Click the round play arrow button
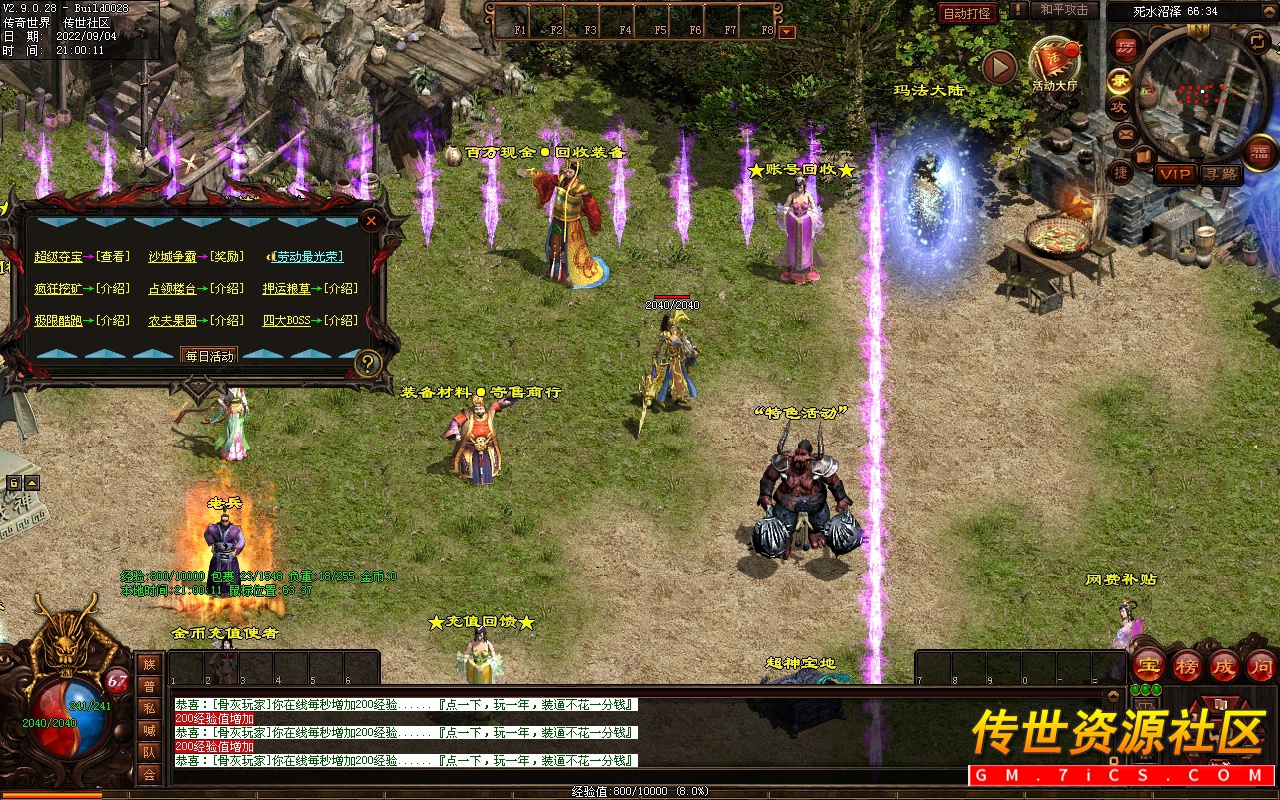The width and height of the screenshot is (1280, 800). [998, 67]
